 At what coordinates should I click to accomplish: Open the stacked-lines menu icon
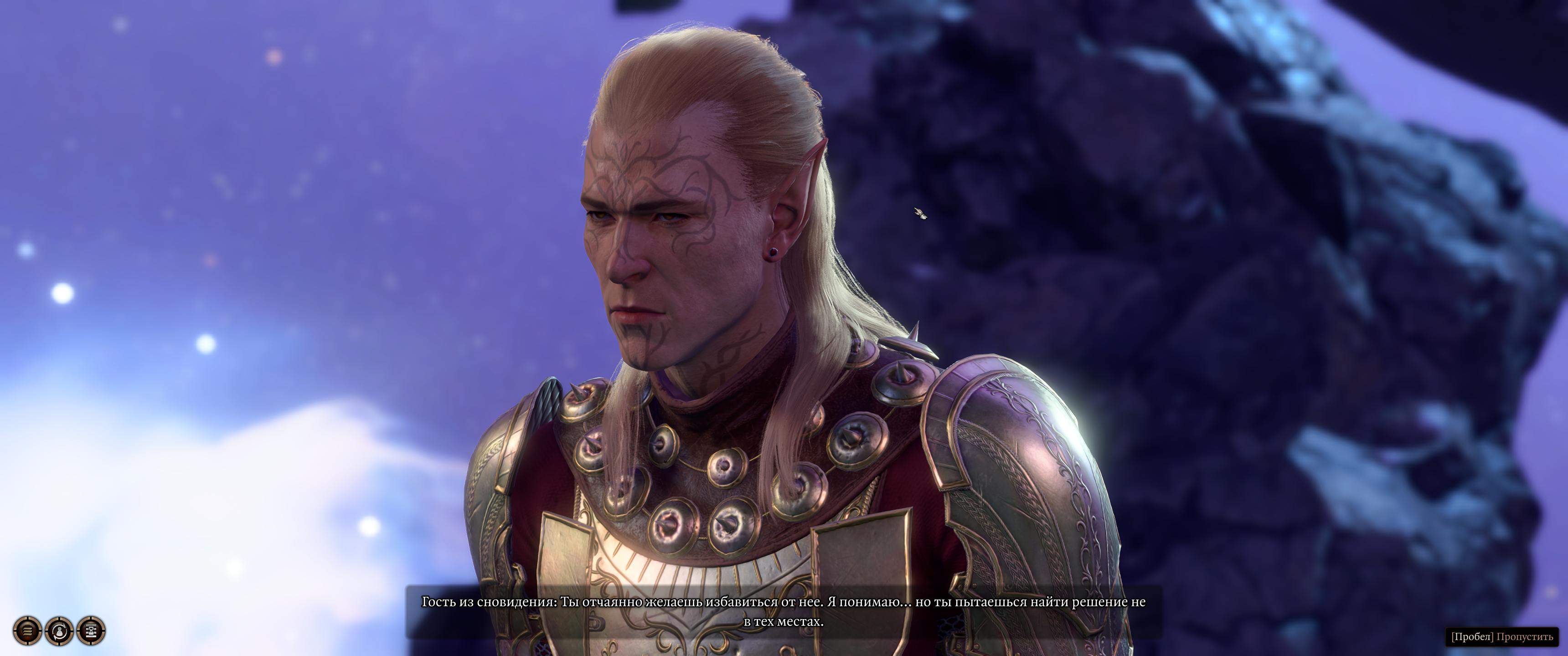click(27, 631)
